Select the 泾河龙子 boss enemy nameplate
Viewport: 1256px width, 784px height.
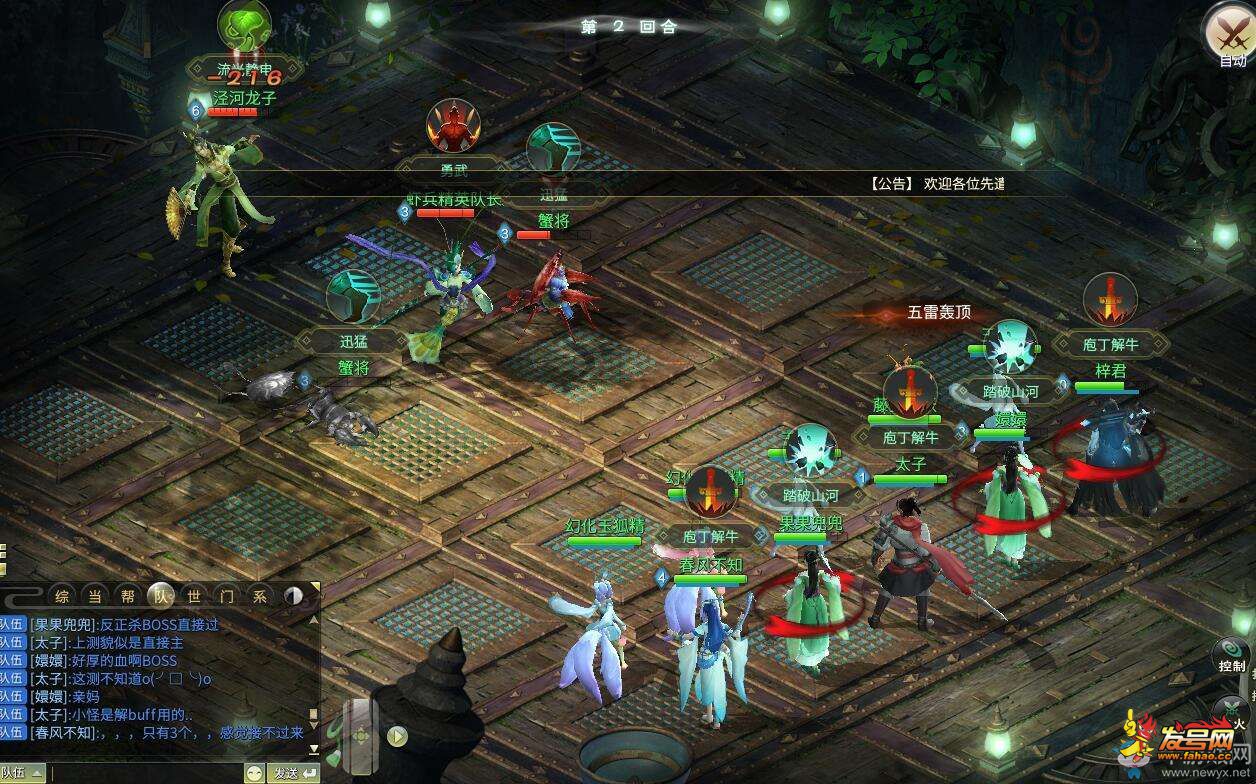tap(244, 98)
